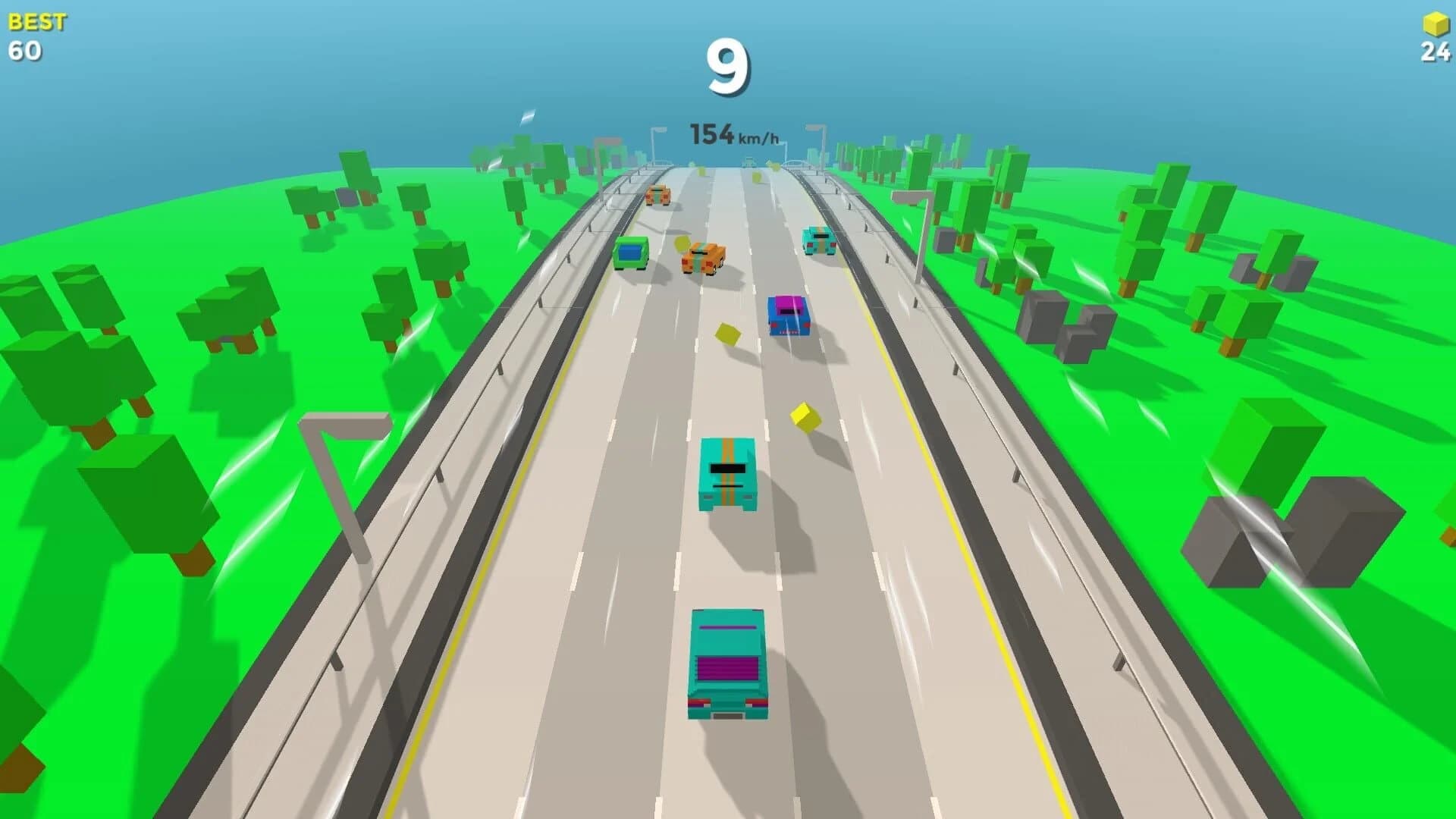The height and width of the screenshot is (819, 1456).
Task: Tap the streetlight pole on the left roadside
Action: [343, 470]
